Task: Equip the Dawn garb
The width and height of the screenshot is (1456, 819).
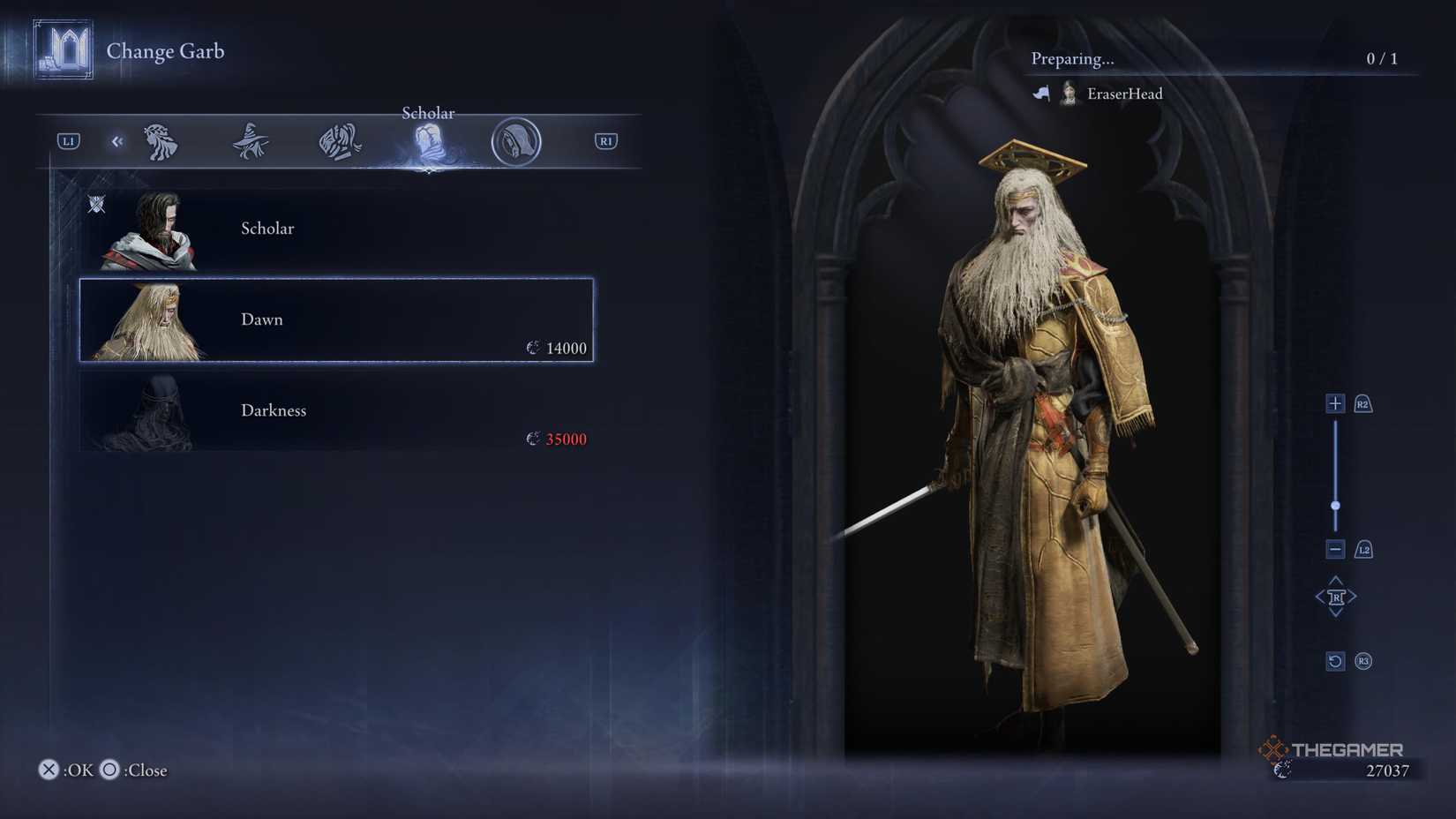Action: click(x=335, y=319)
